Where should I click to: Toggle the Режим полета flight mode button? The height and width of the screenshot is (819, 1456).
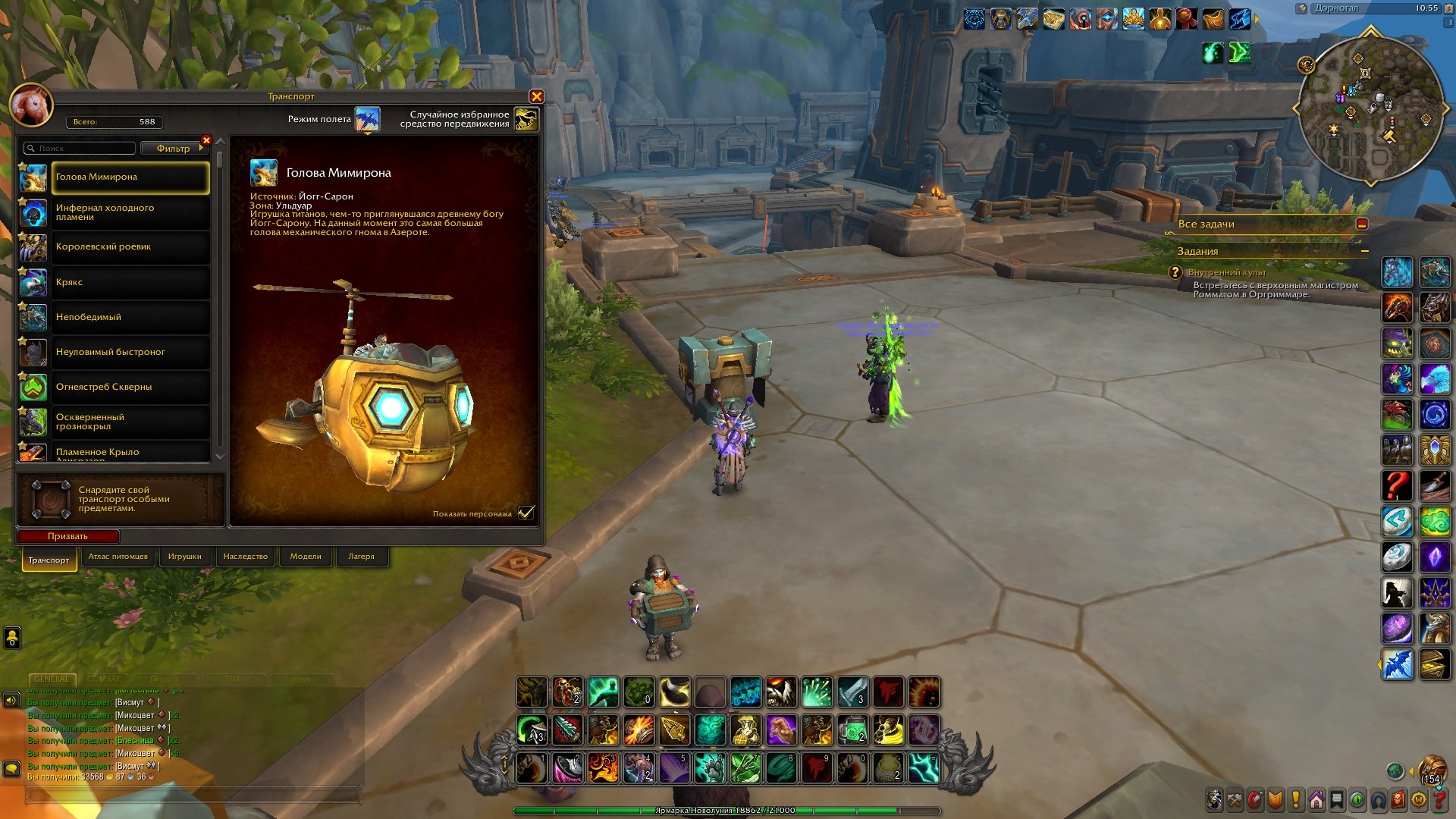368,119
